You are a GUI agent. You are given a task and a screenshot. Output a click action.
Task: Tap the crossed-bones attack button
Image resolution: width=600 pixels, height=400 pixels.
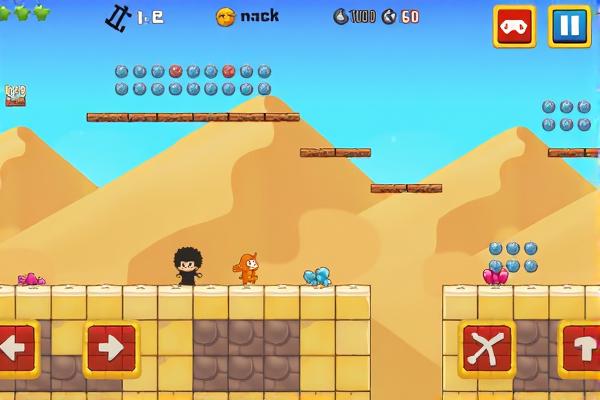486,349
